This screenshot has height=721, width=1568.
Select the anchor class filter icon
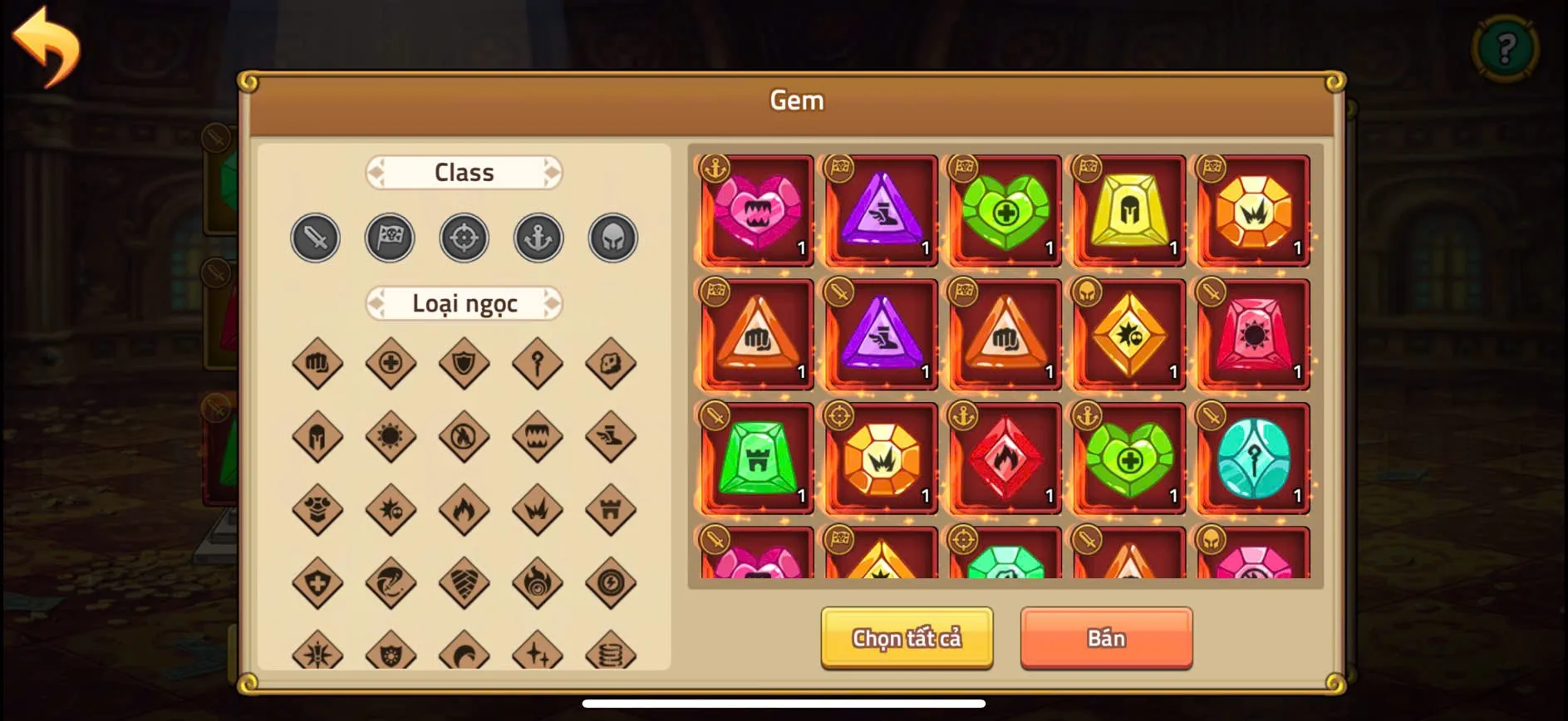[x=538, y=237]
